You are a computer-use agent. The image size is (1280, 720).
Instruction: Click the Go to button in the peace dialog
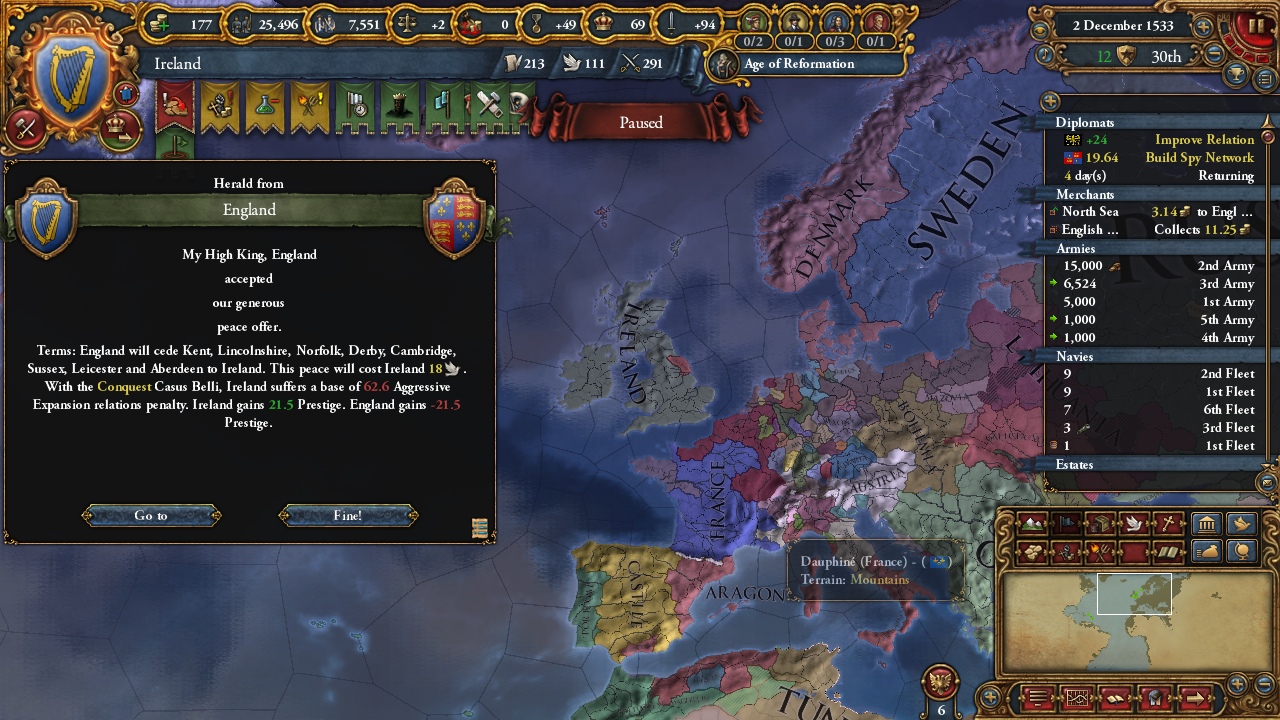click(x=151, y=515)
